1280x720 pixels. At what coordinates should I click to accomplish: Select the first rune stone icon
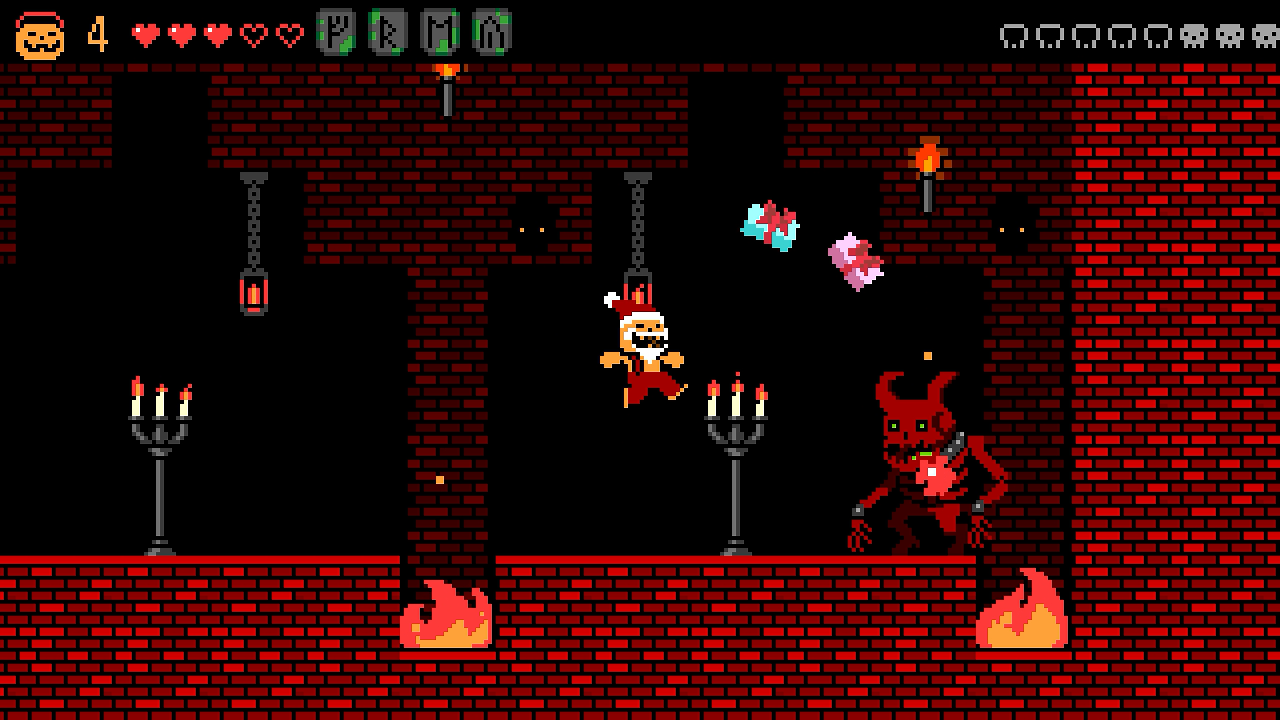point(334,32)
